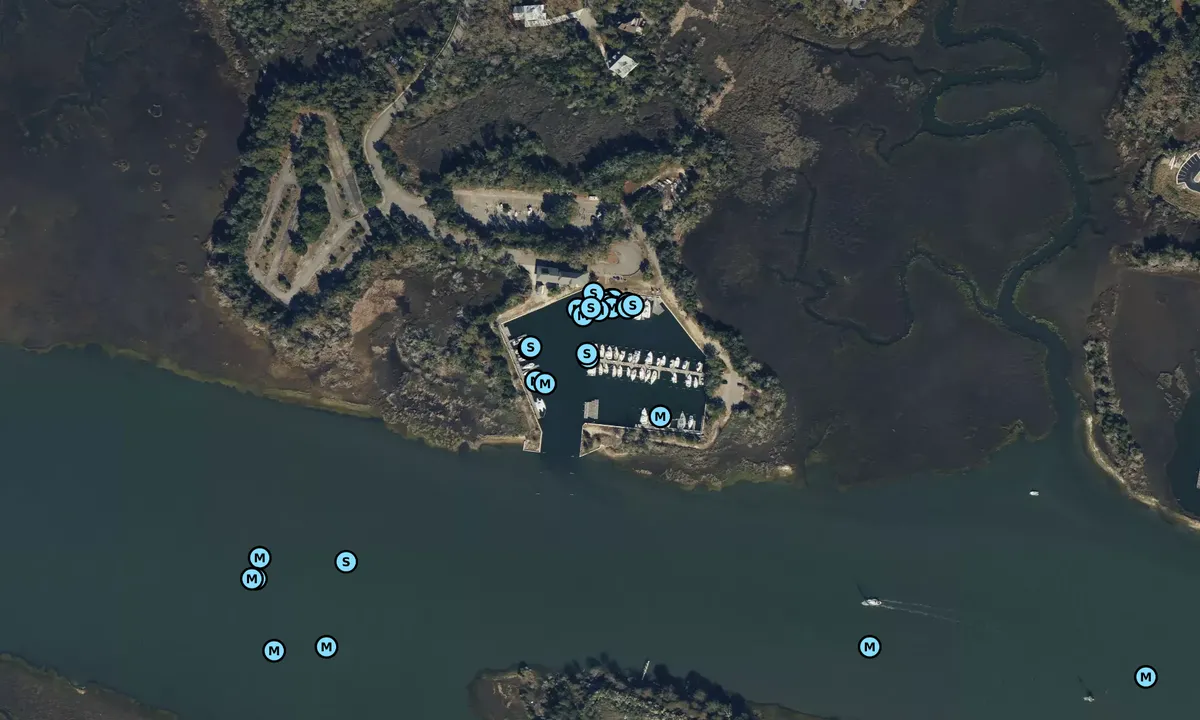Choose the M marker near the map's right edge
The image size is (1200, 720).
coord(1146,677)
